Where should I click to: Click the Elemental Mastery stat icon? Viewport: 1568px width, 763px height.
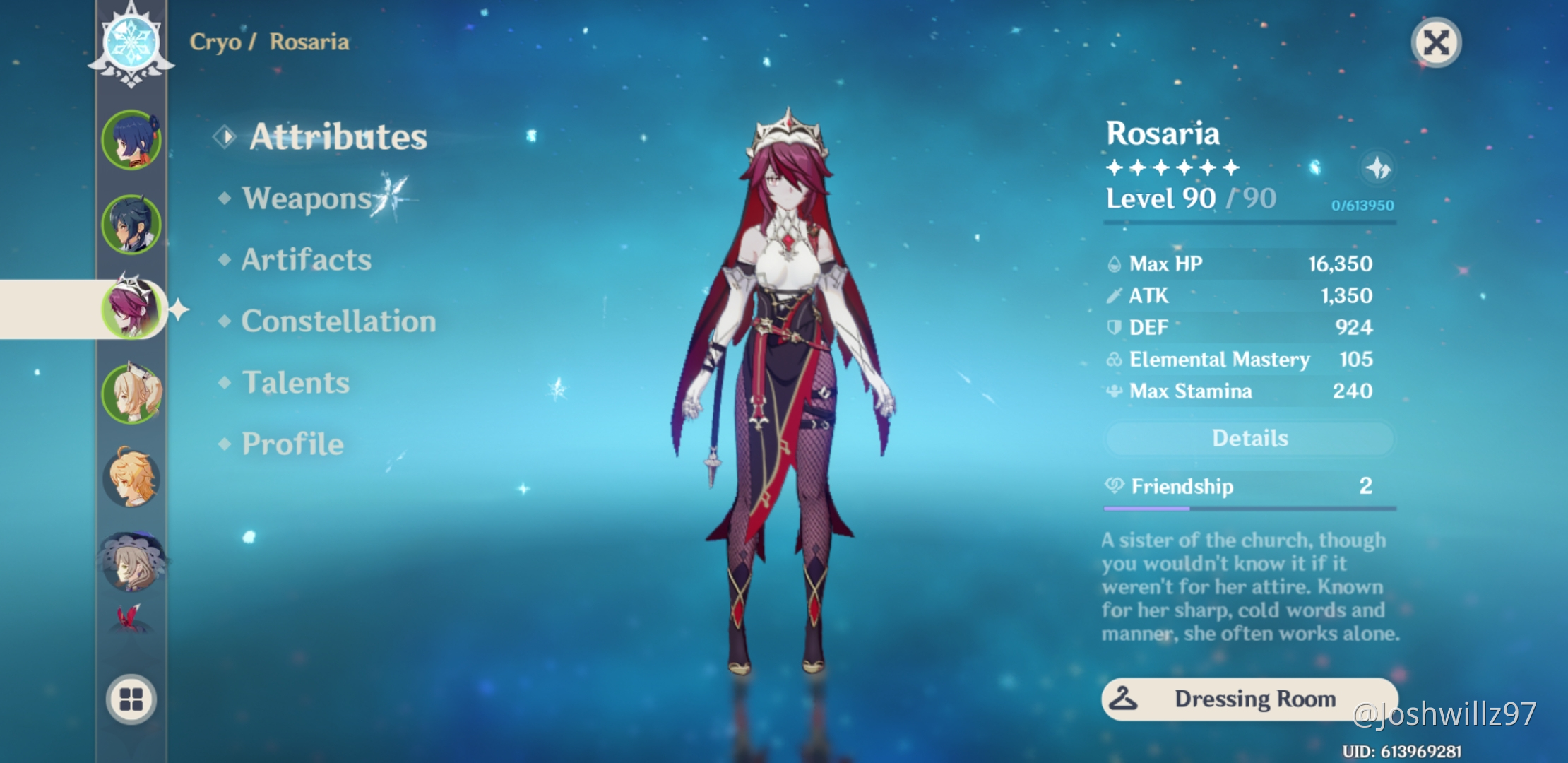(x=1114, y=359)
